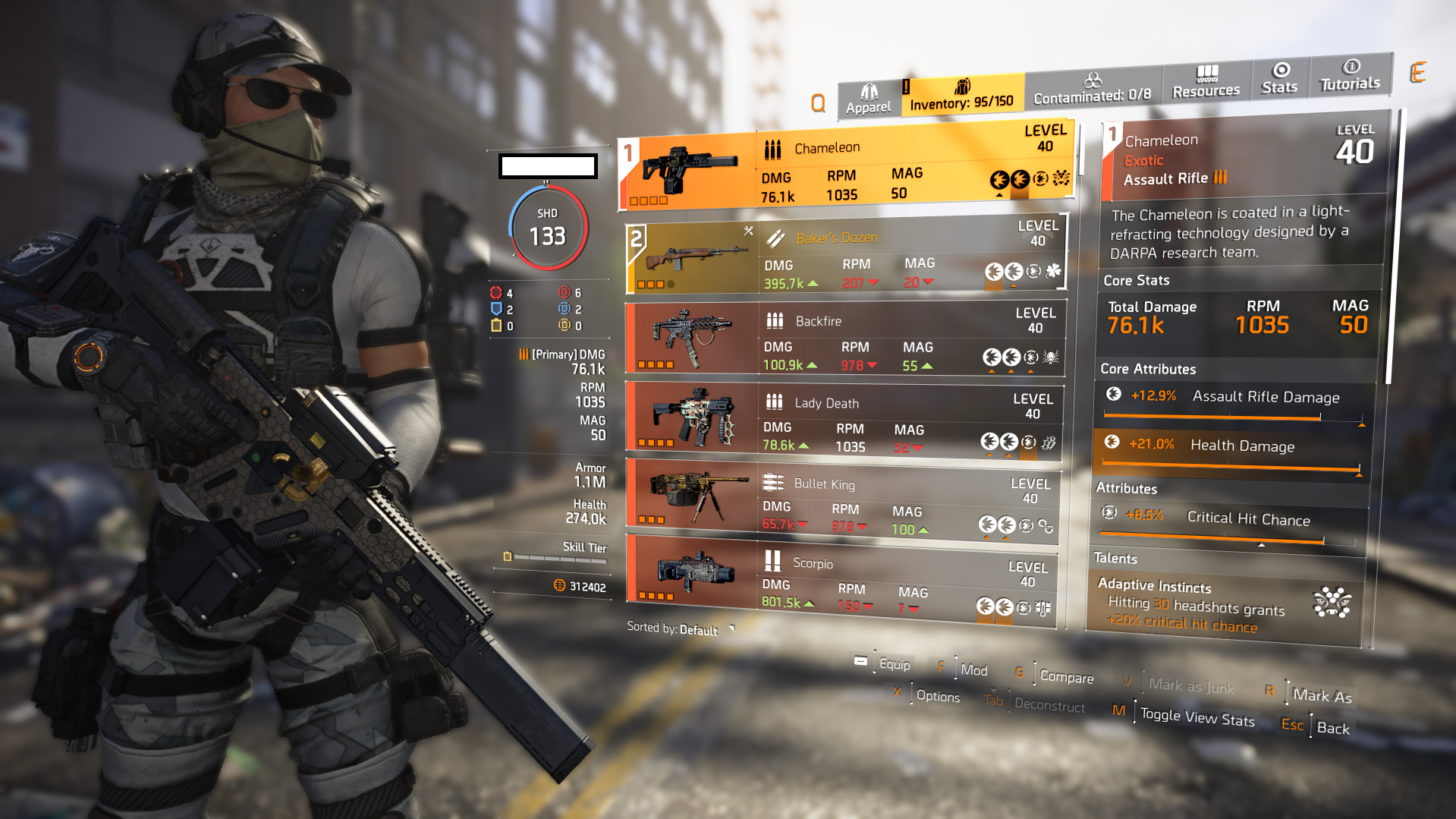Toggle View Stats

click(1197, 717)
